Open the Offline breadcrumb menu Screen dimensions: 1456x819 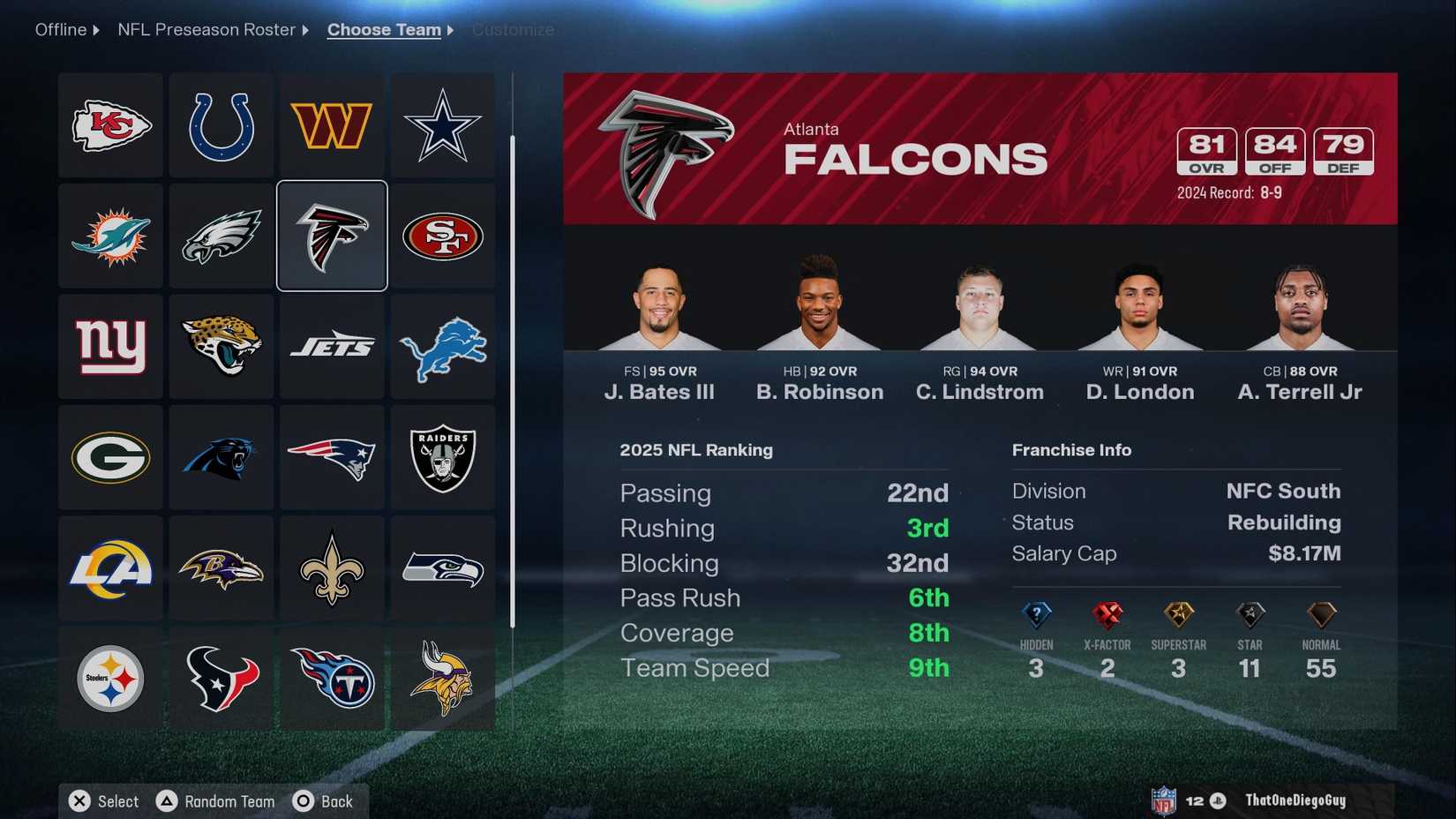pyautogui.click(x=58, y=29)
